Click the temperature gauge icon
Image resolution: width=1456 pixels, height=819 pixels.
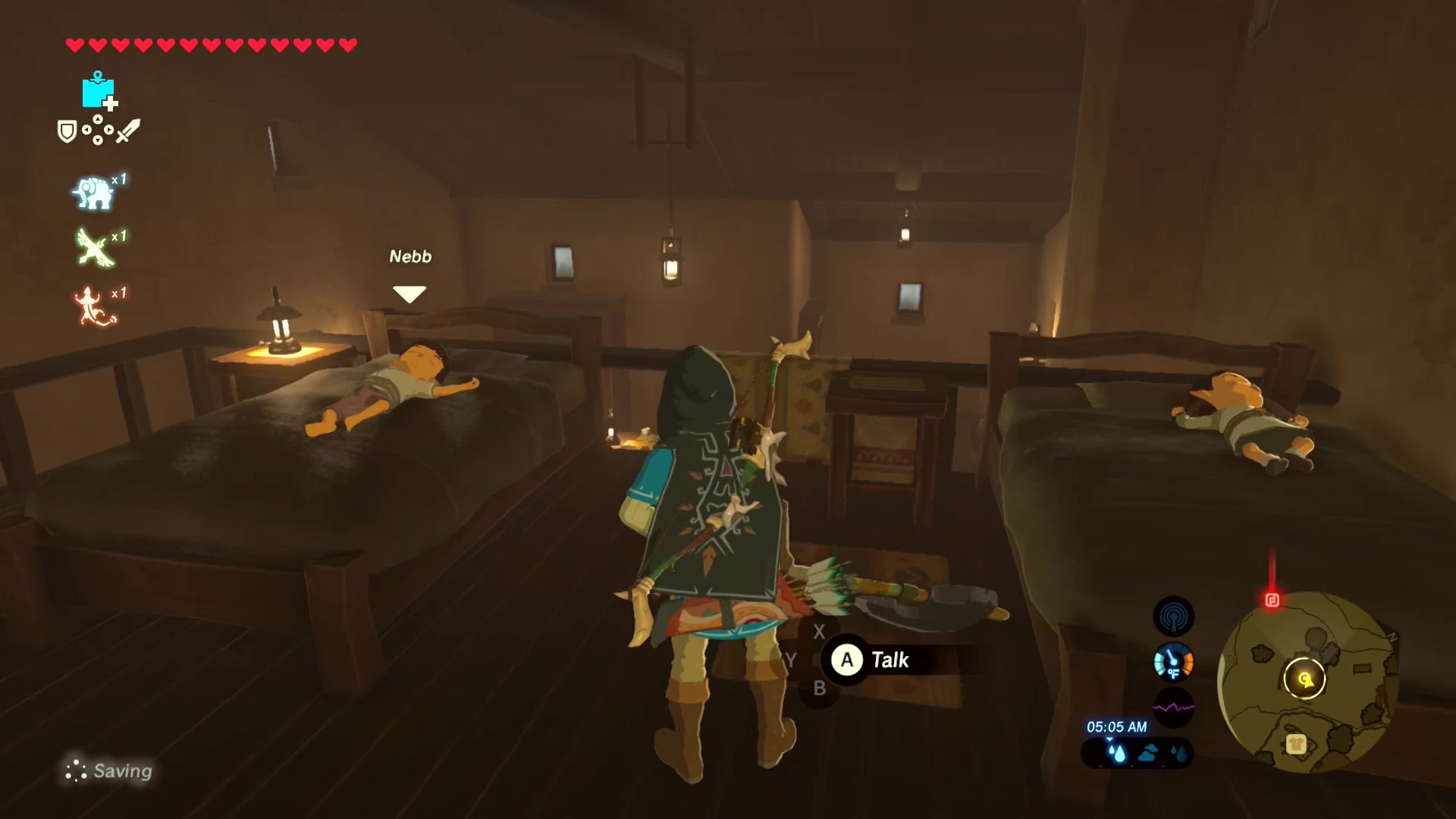1173,662
